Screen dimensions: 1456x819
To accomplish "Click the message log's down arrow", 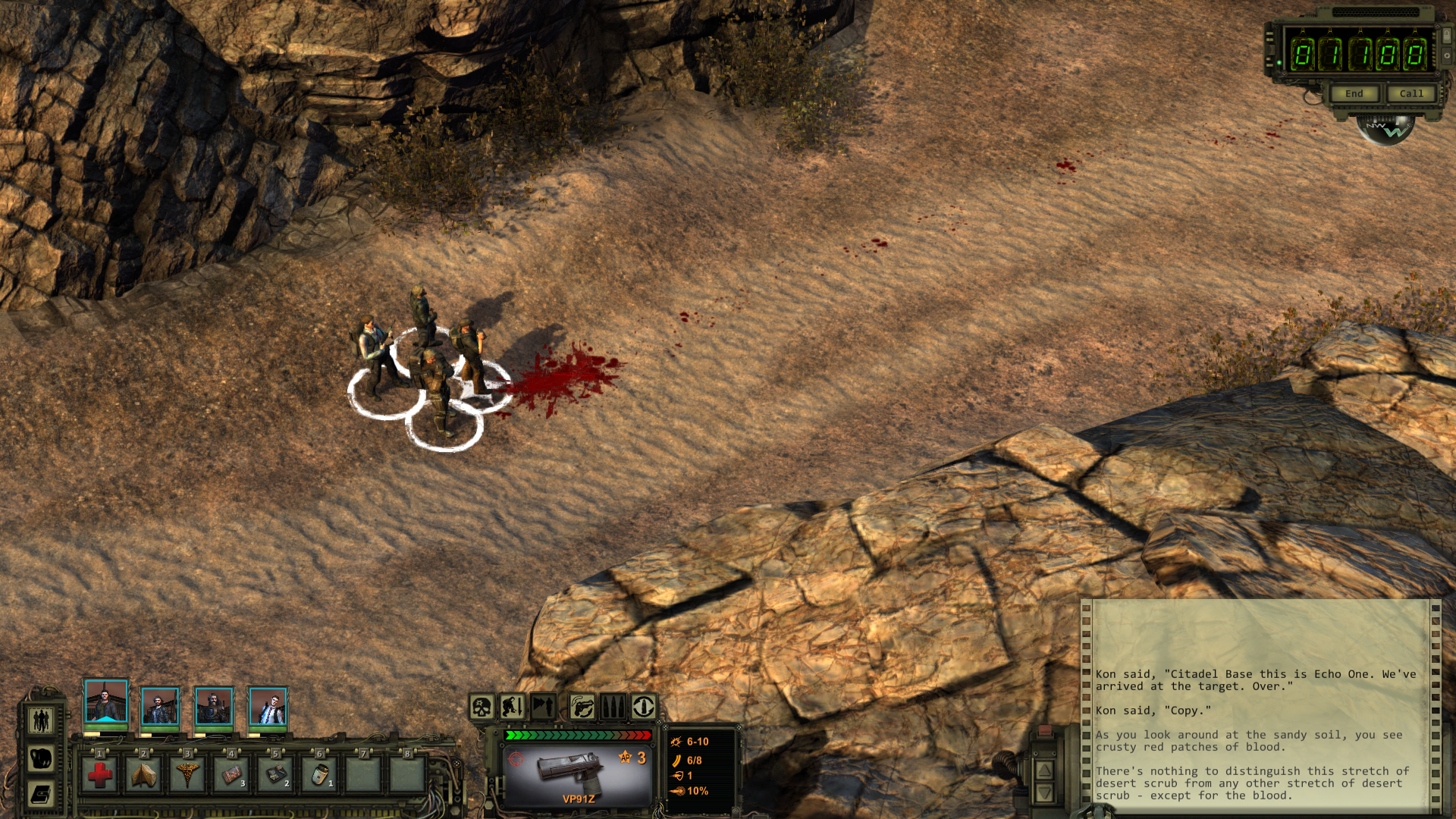I will tap(1043, 793).
